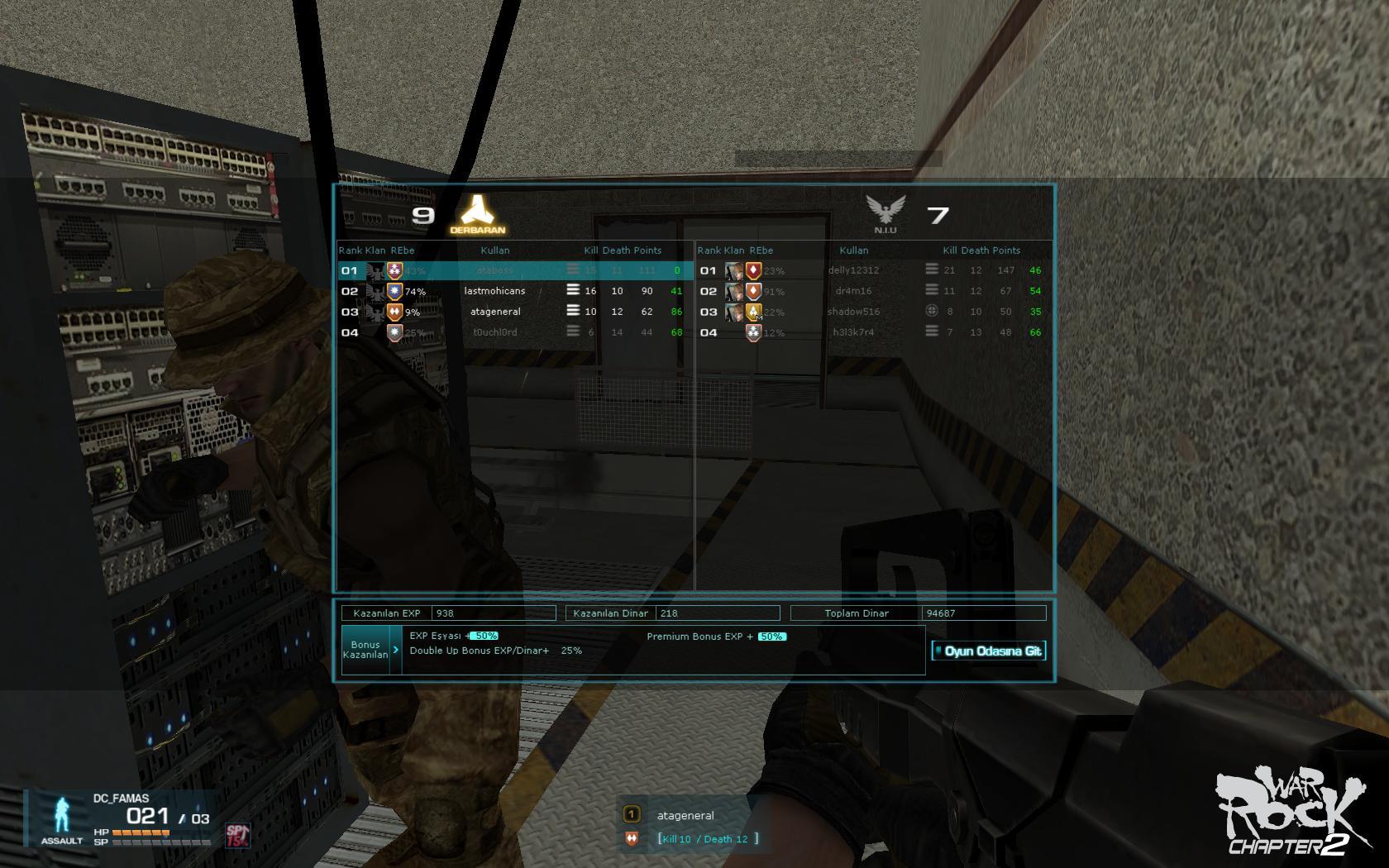Choose the highlighted ataboss row
The height and width of the screenshot is (868, 1389).
click(494, 270)
